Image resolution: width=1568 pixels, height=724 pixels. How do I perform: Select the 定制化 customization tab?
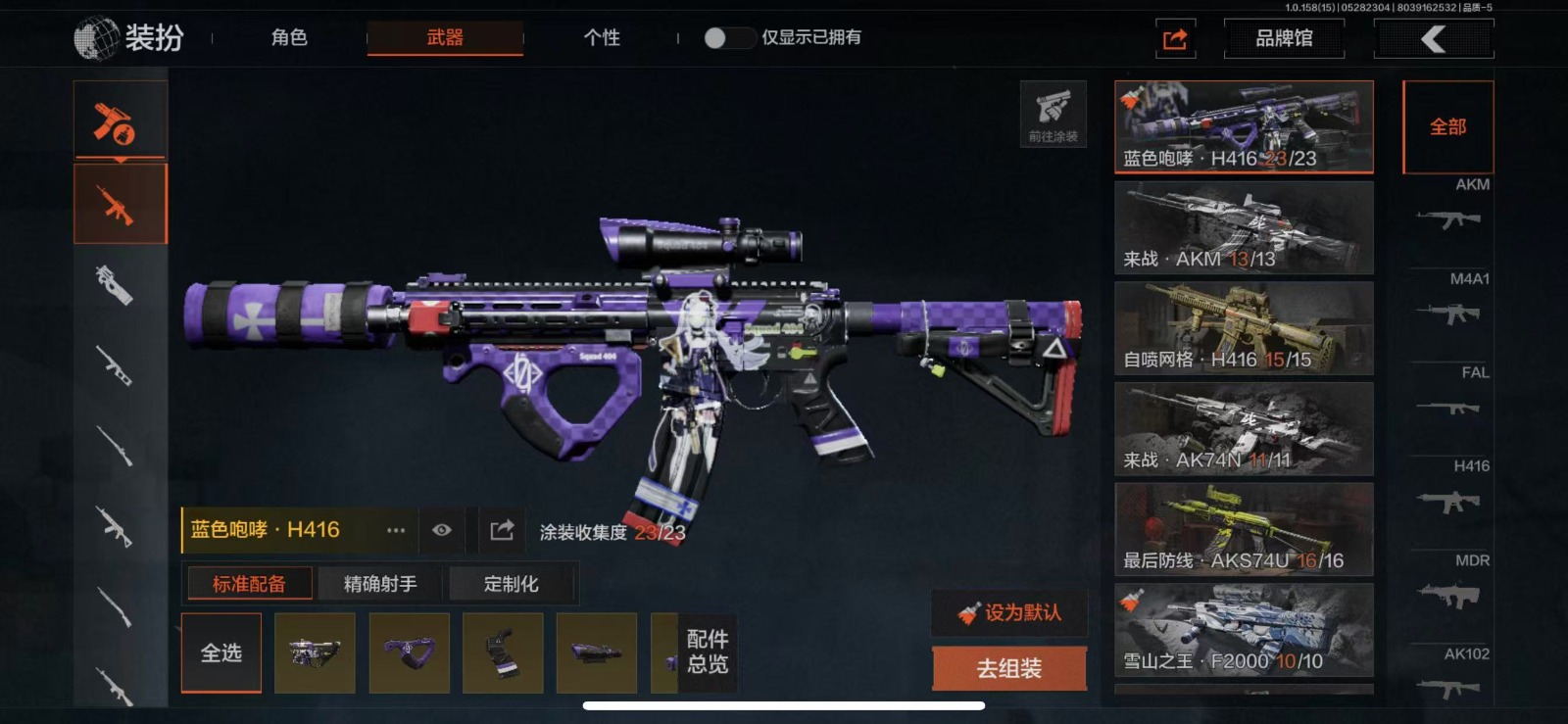tap(511, 584)
